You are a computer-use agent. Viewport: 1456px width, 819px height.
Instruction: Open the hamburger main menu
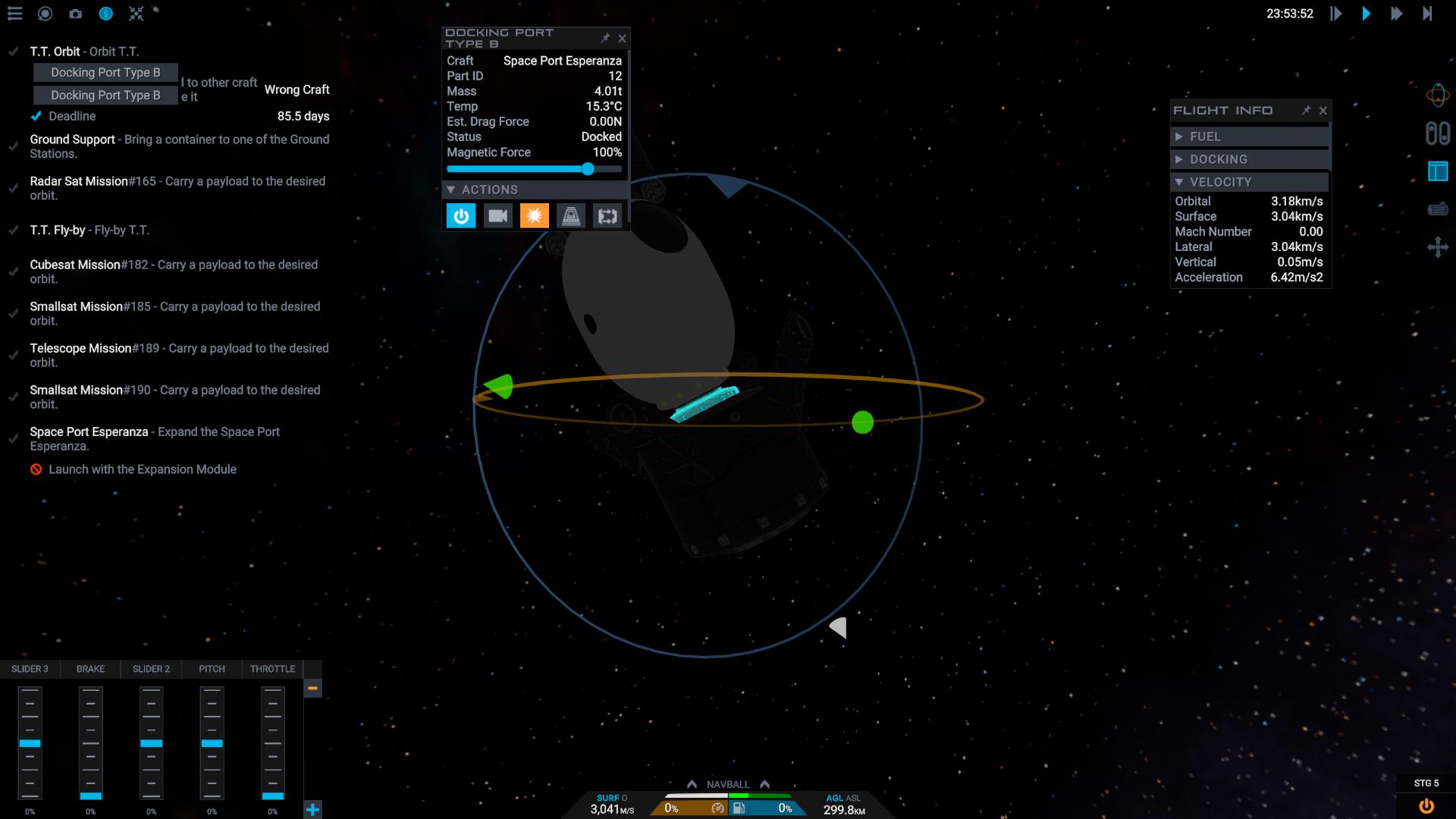tap(14, 14)
